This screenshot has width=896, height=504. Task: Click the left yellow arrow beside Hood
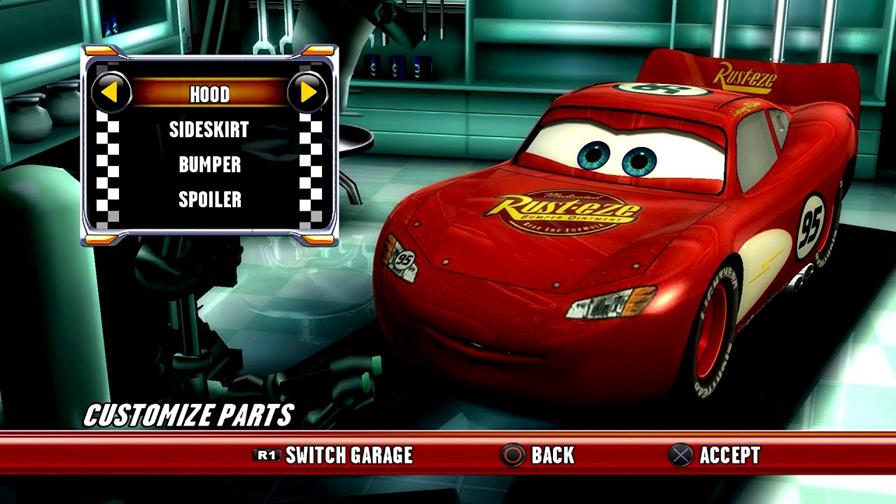[112, 93]
